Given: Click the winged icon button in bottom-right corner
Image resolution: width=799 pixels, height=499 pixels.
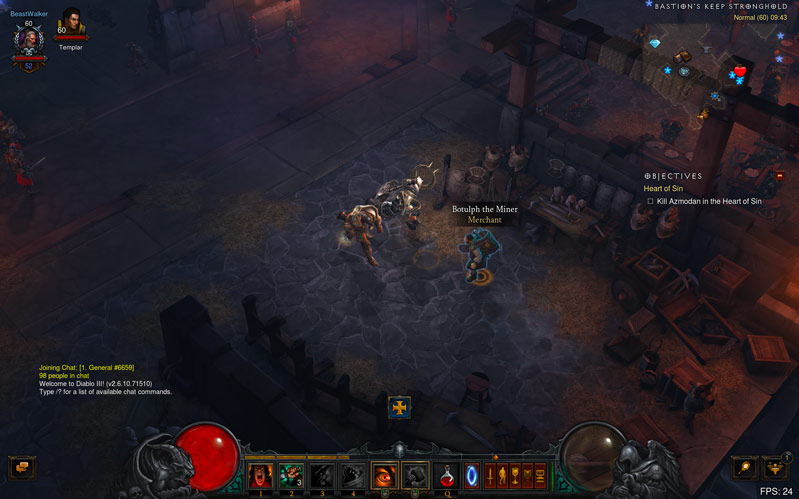Looking at the screenshot, I should click(x=776, y=467).
